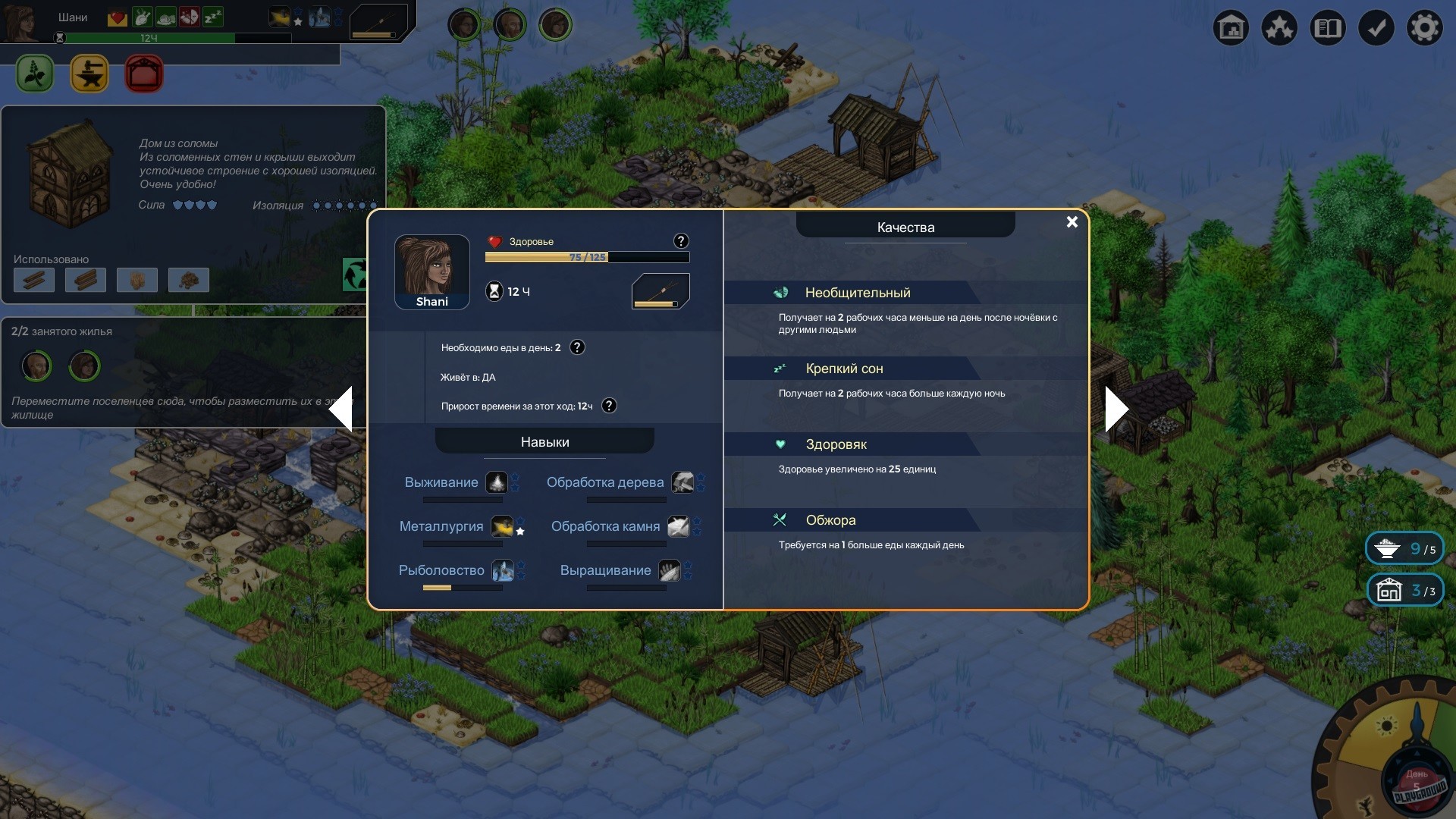The image size is (1456, 819).
Task: Open the journal book panel
Action: tap(1328, 27)
